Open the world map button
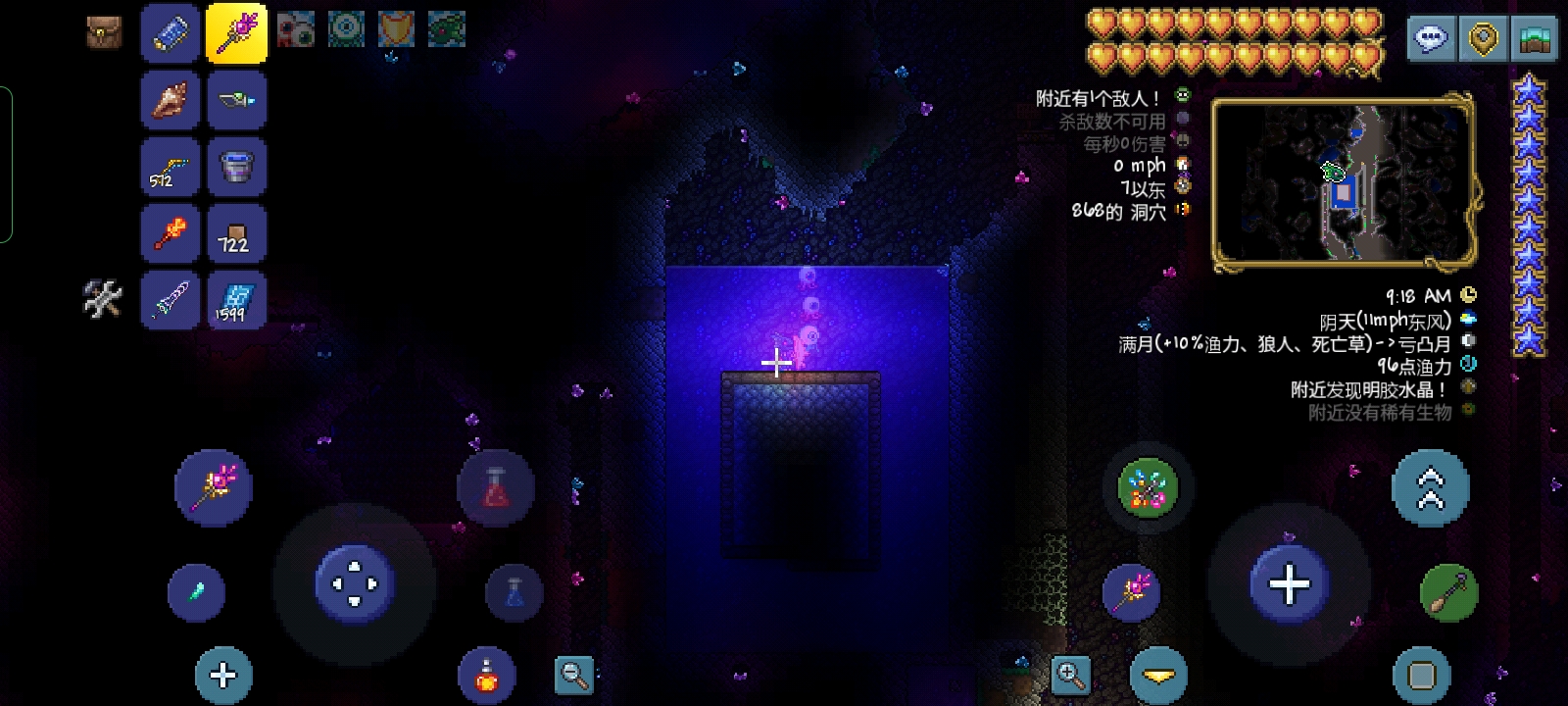This screenshot has width=1568, height=706. click(1534, 39)
